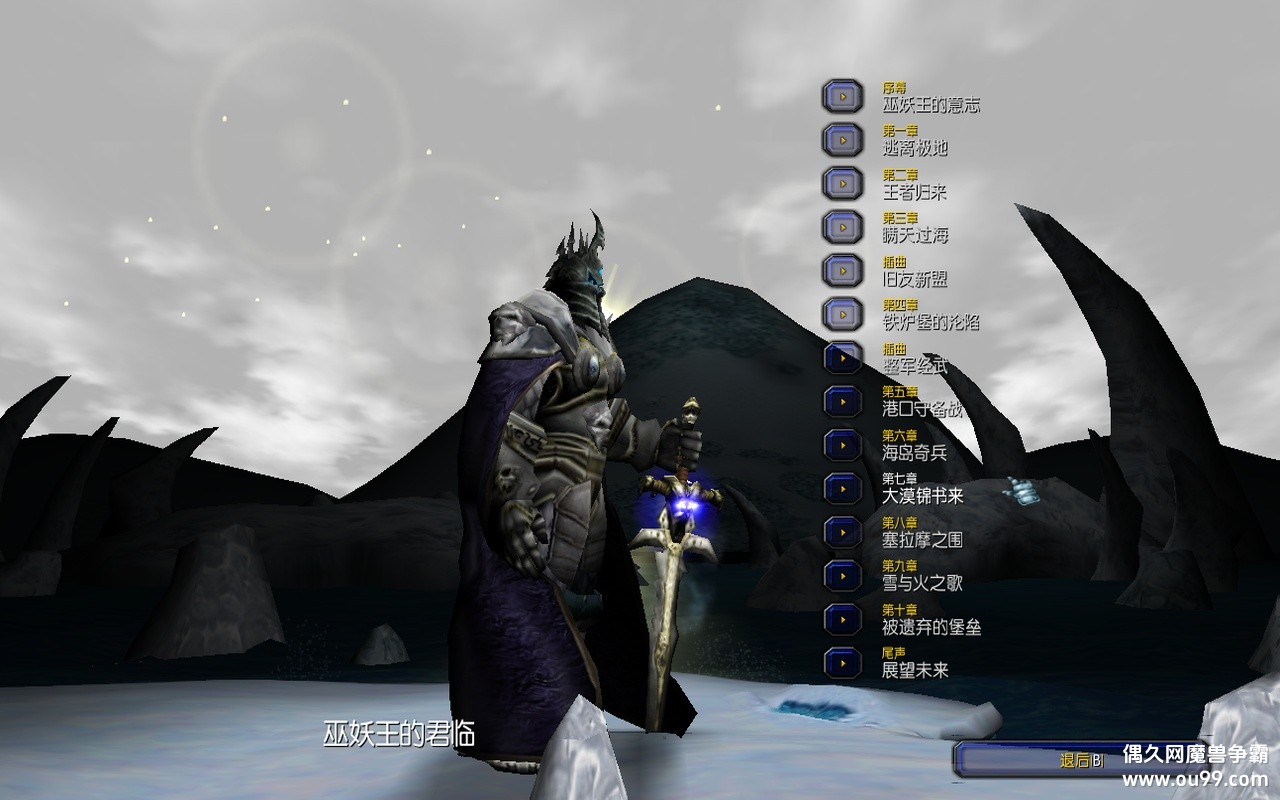Choose chapter three 瞒天过海
The height and width of the screenshot is (800, 1280).
(842, 227)
